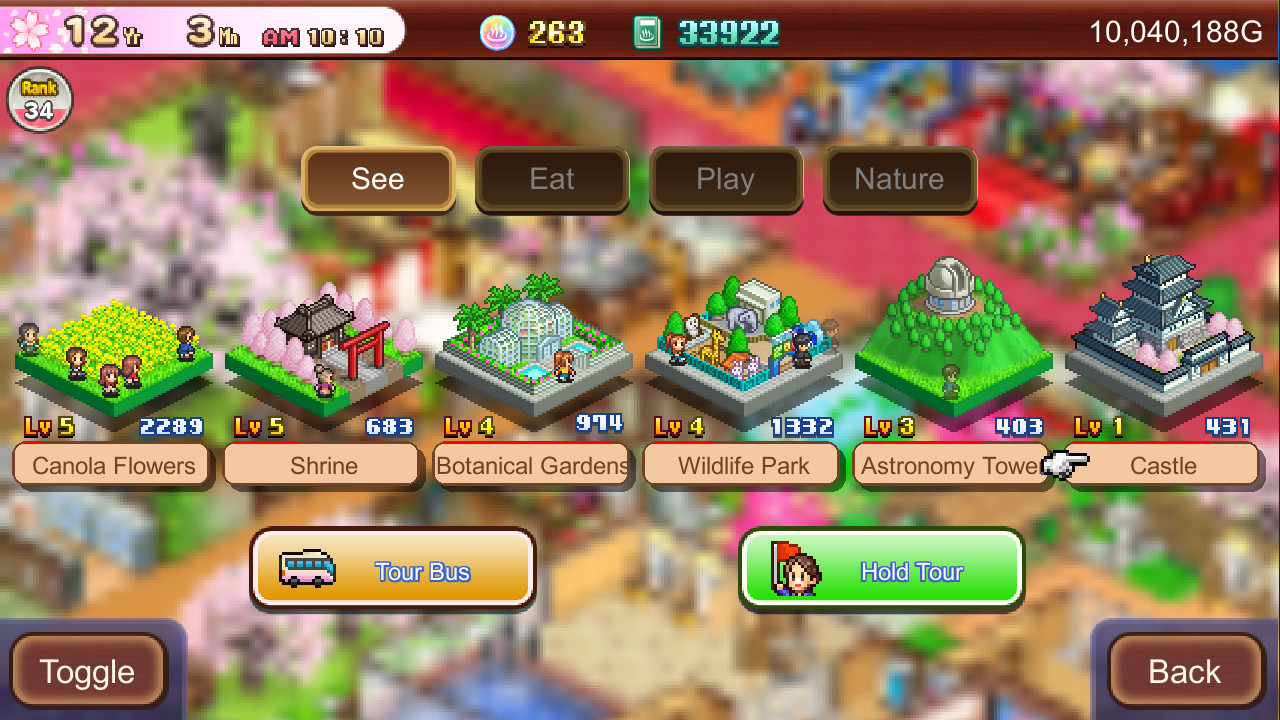Open the Nature category

[899, 179]
